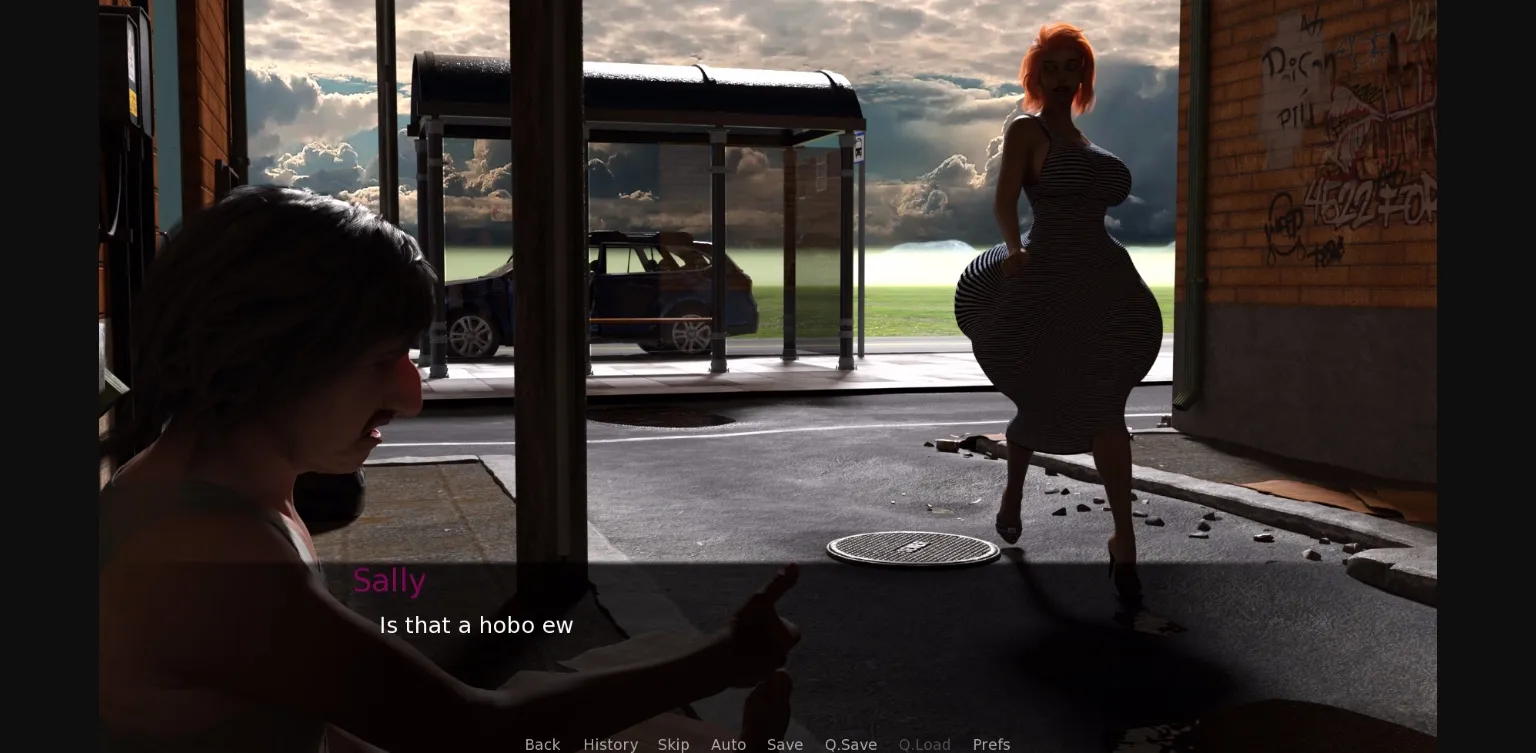This screenshot has height=753, width=1536.
Task: Open the Prefs settings menu
Action: click(991, 744)
